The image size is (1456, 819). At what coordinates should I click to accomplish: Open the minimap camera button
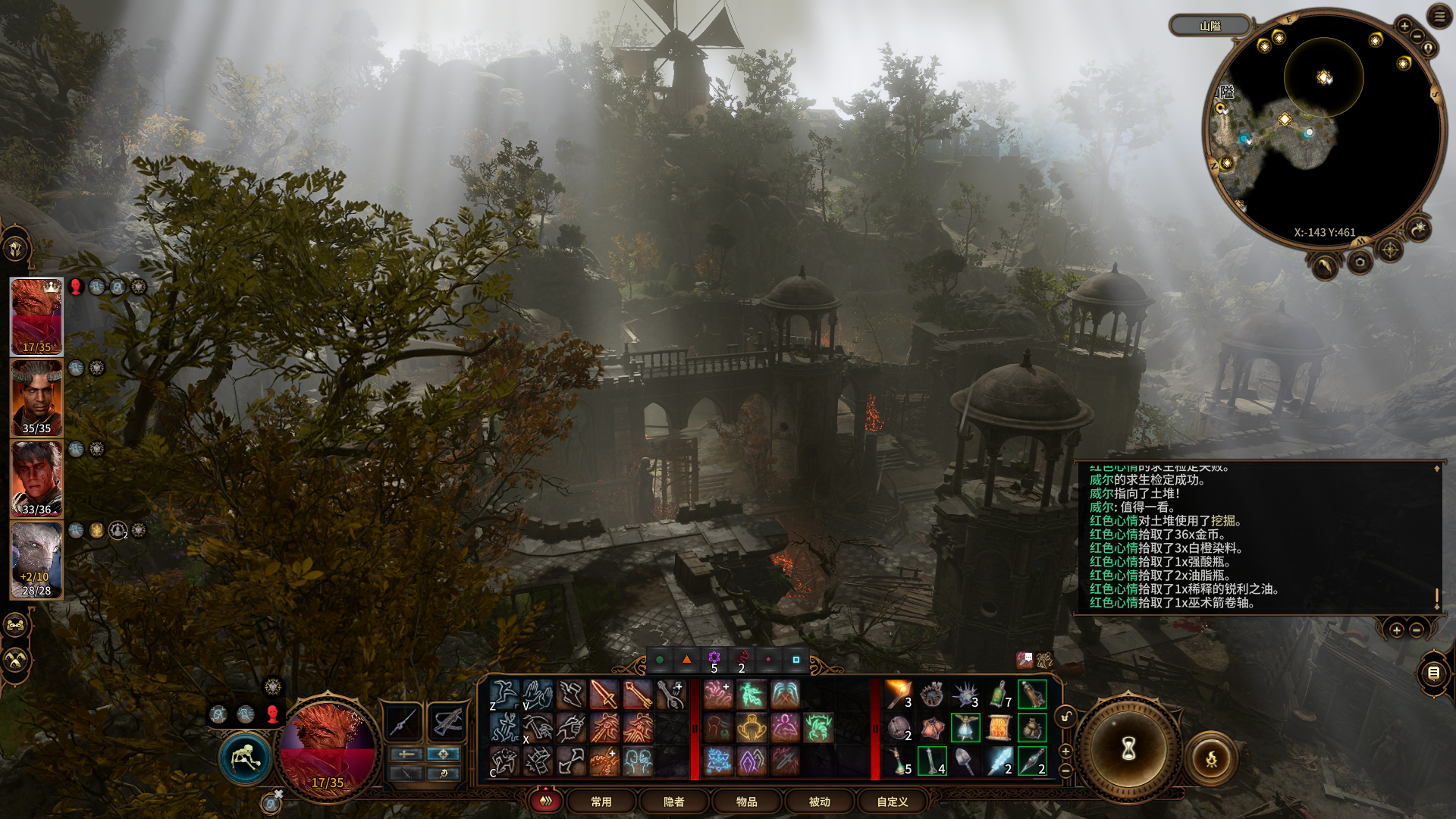tap(1360, 262)
